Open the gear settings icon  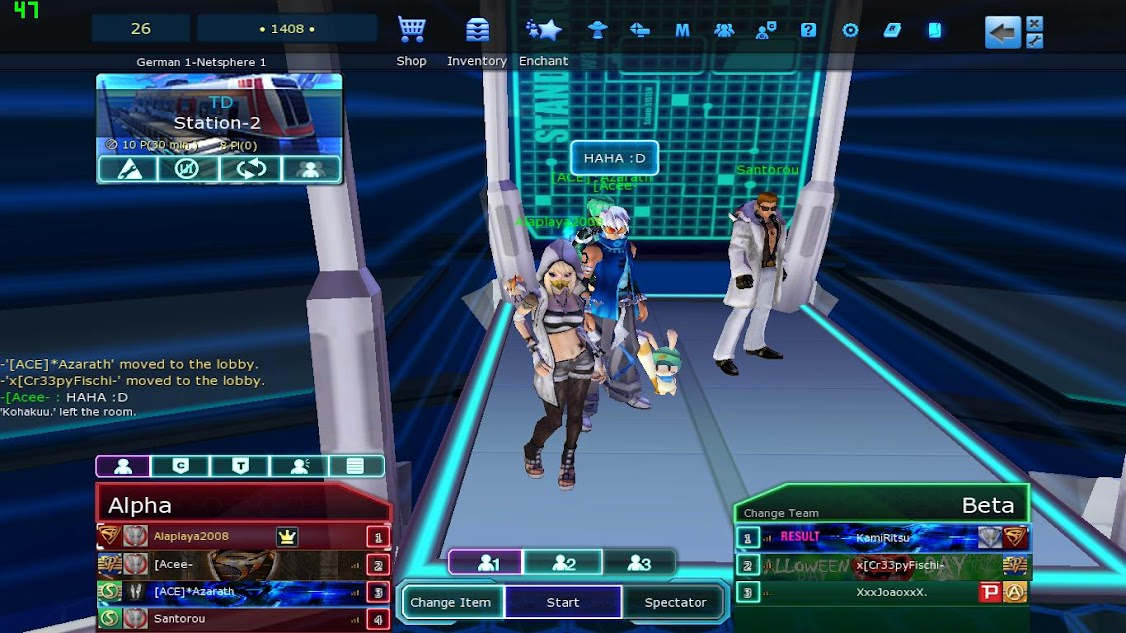[850, 30]
